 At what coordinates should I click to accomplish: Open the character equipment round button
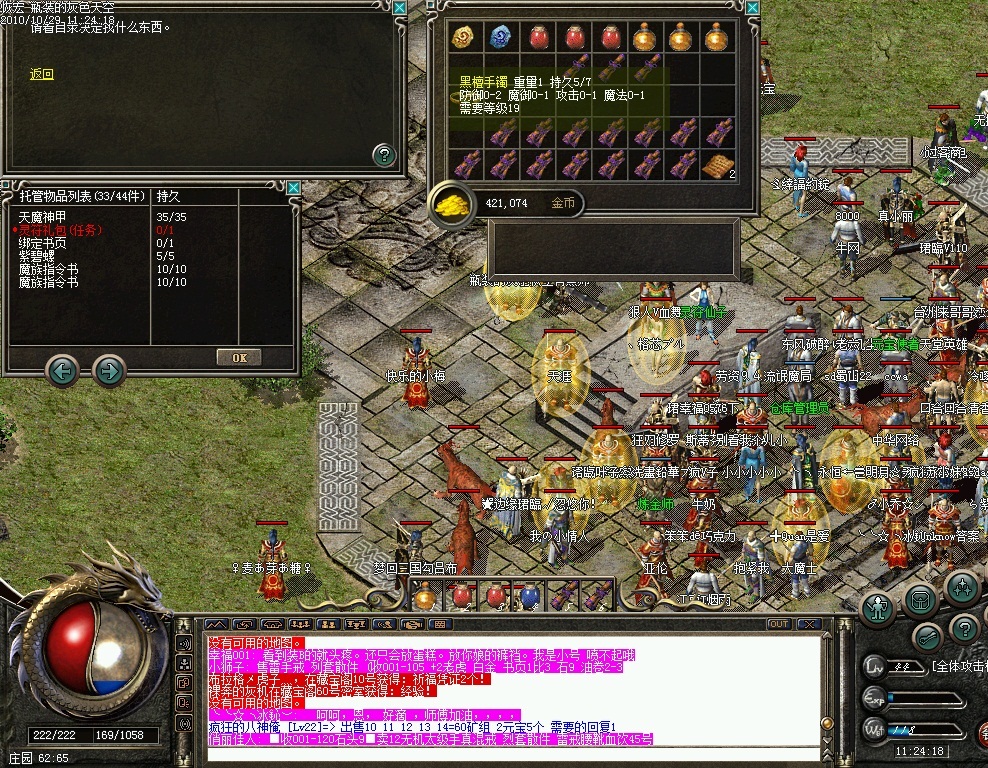tap(877, 607)
